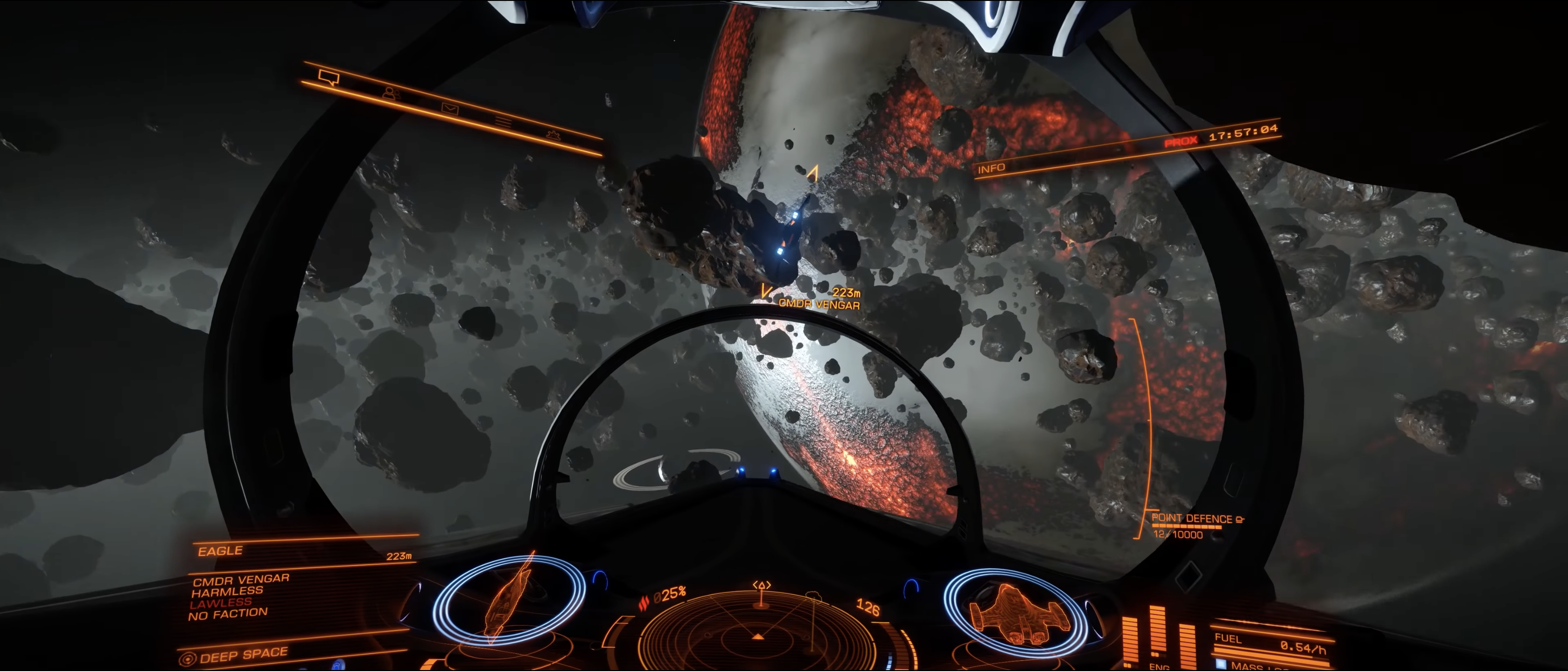Screen dimensions: 1568x671
Task: Open the chat speech bubble tab
Action: (x=329, y=77)
